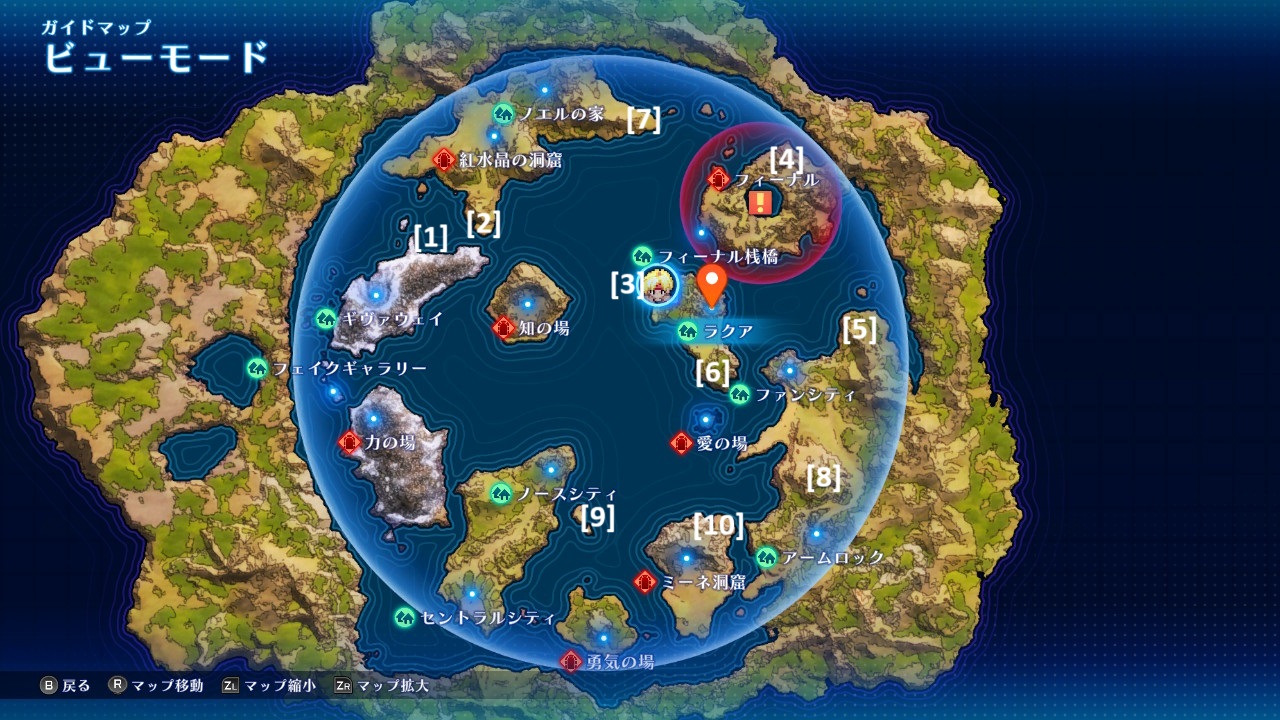This screenshot has width=1280, height=720.
Task: Select the map area marked [7]
Action: tap(644, 122)
